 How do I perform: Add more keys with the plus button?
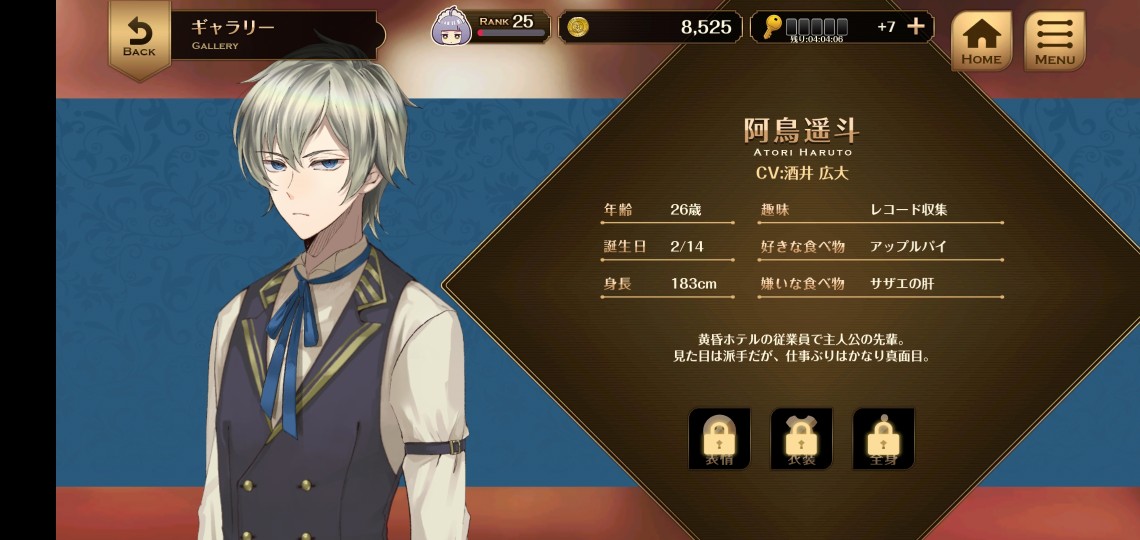tap(915, 27)
